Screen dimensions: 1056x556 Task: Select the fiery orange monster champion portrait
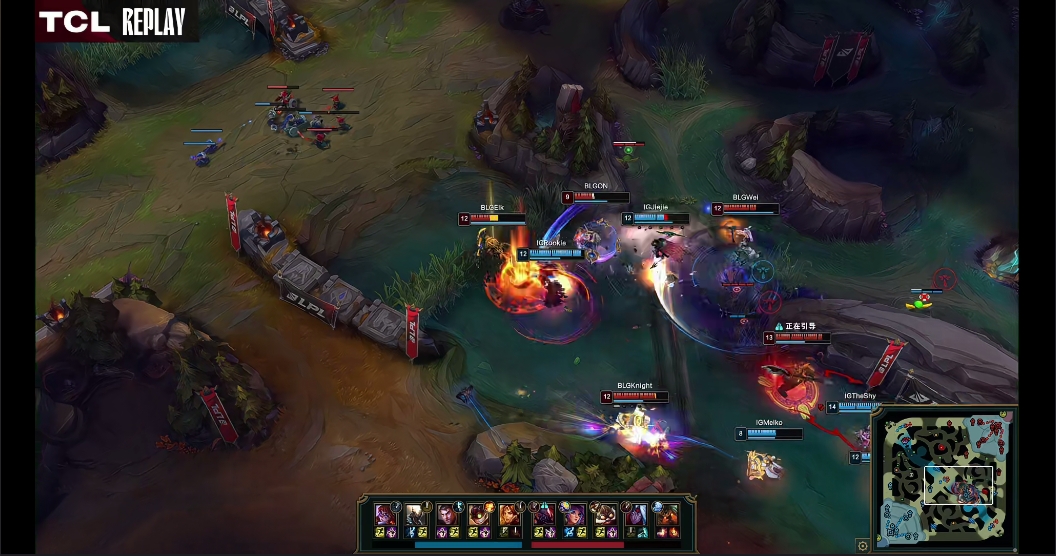coord(668,515)
